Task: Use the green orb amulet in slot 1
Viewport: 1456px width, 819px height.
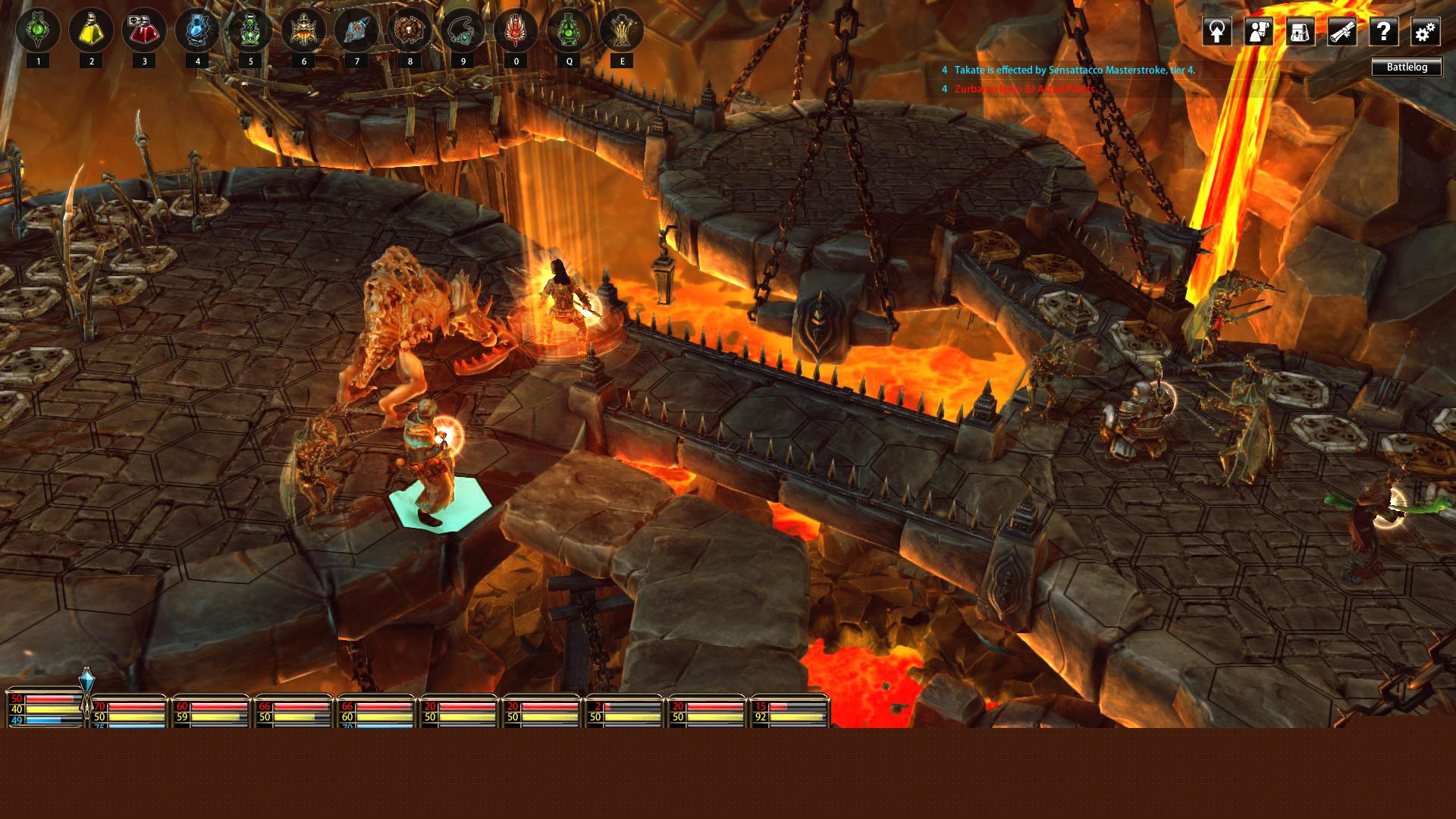Action: coord(38,30)
